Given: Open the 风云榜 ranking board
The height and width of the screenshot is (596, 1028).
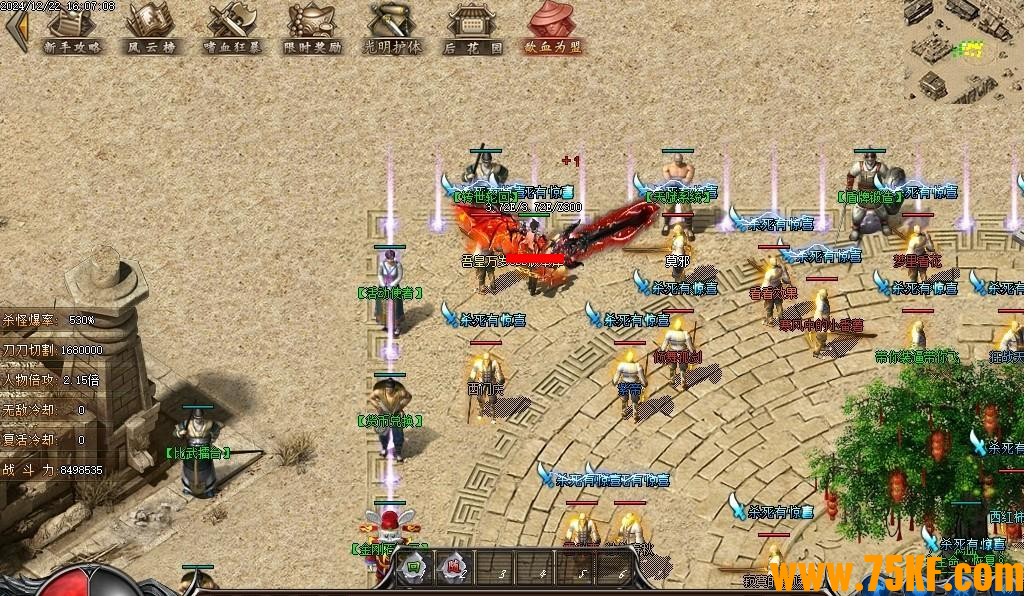Looking at the screenshot, I should pos(150,28).
